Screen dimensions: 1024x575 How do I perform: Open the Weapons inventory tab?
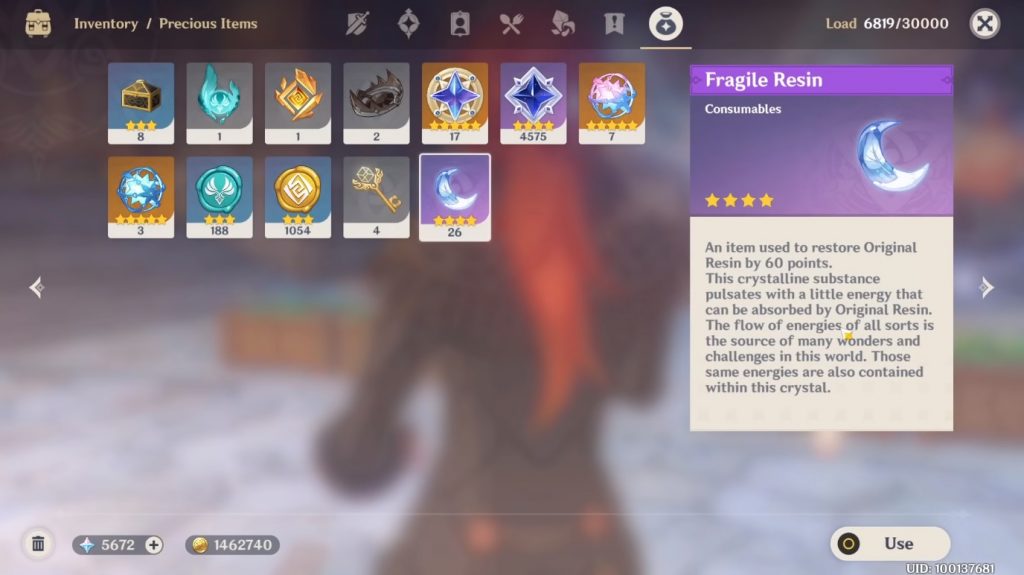[357, 24]
